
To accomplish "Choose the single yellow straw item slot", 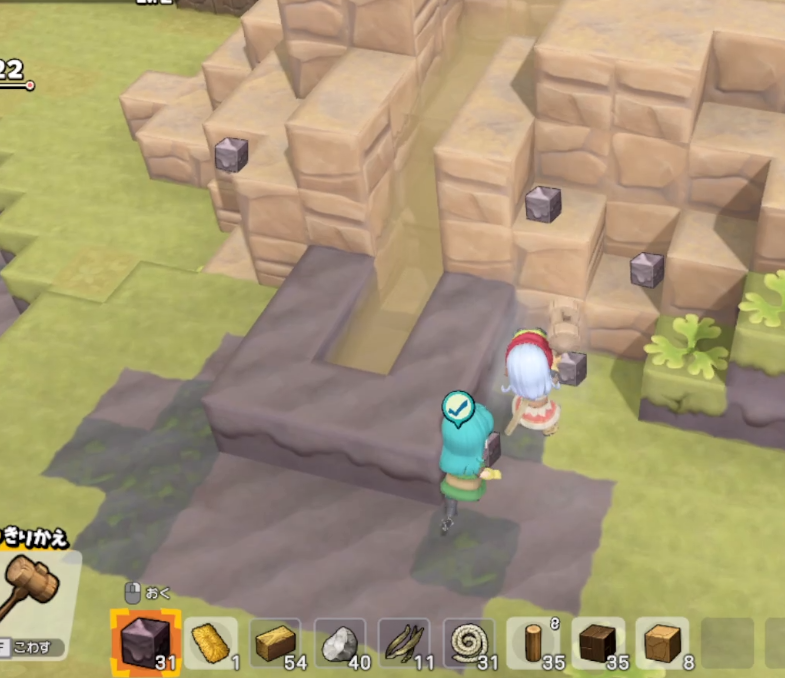I will coord(210,642).
